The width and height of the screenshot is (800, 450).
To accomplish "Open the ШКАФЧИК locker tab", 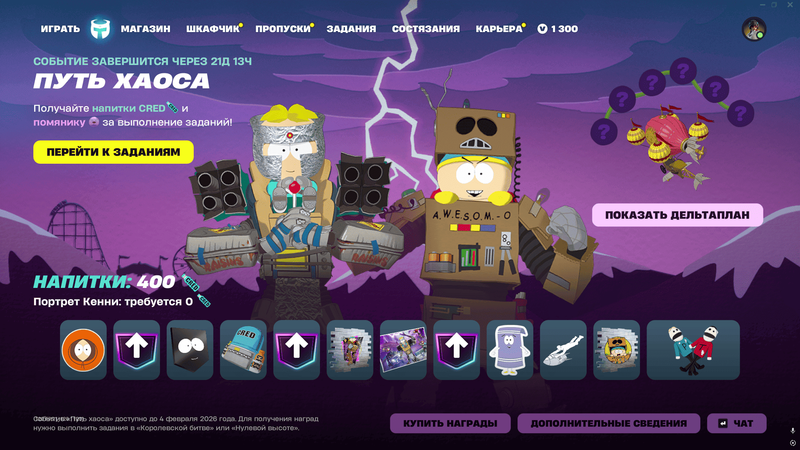I will click(x=212, y=29).
